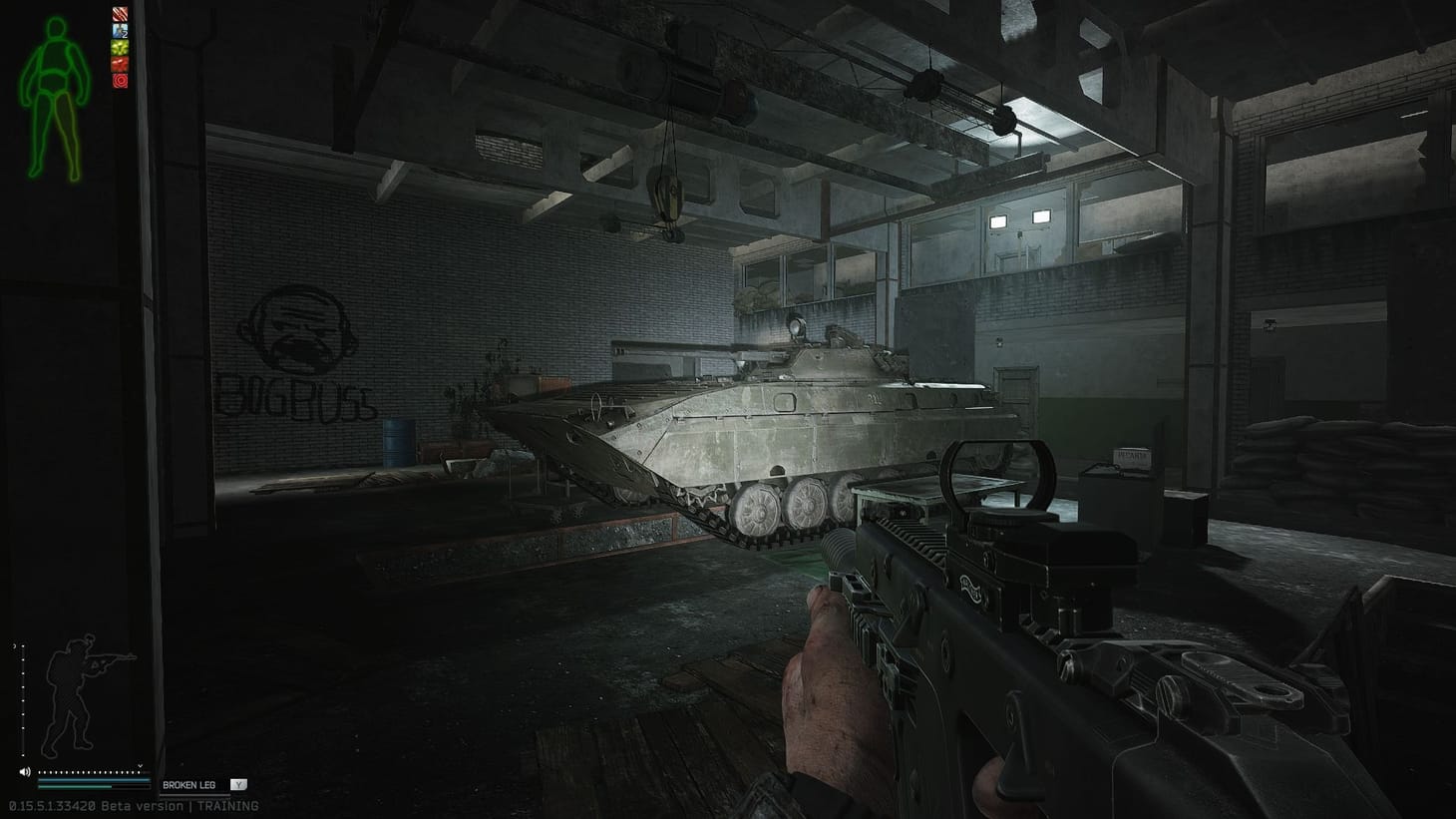Use the green grenade quick-slot icon
This screenshot has height=819, width=1456.
tap(119, 47)
